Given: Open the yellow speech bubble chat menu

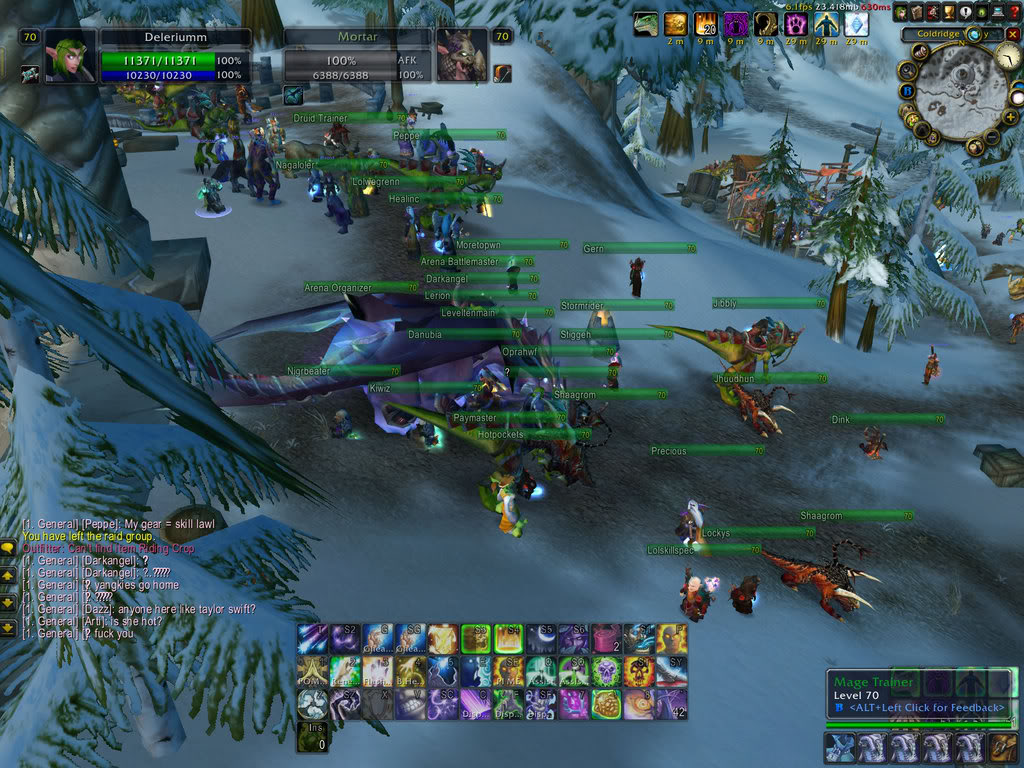Looking at the screenshot, I should (7, 547).
